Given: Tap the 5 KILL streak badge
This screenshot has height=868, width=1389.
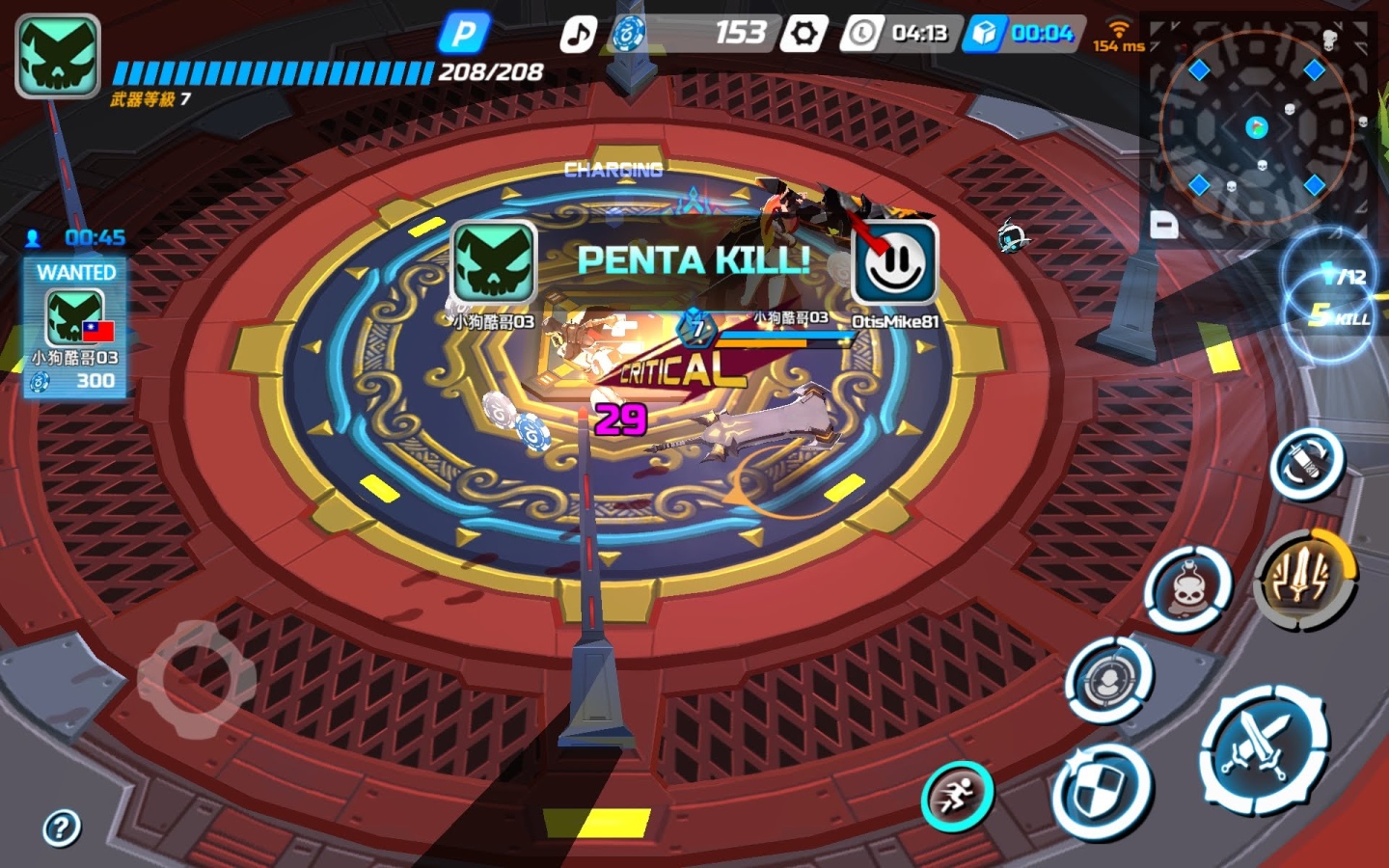Looking at the screenshot, I should [x=1339, y=316].
